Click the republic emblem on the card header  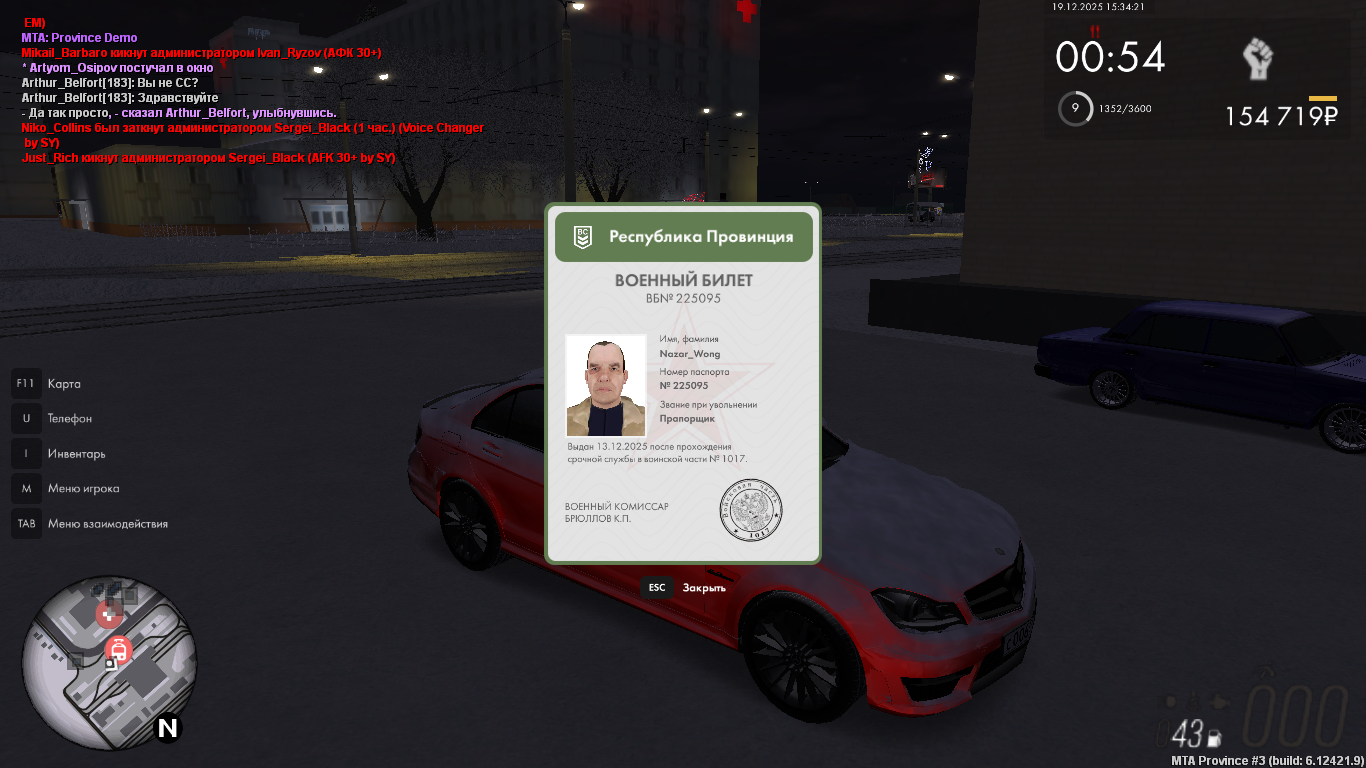pyautogui.click(x=583, y=237)
